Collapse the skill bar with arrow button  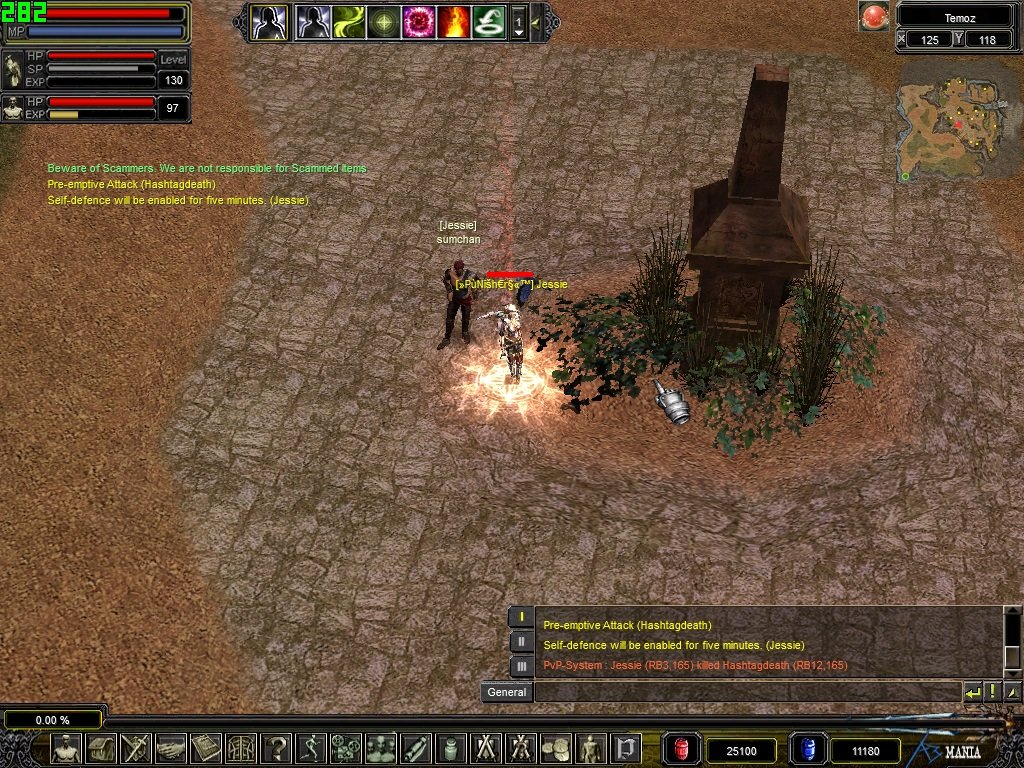coord(538,21)
